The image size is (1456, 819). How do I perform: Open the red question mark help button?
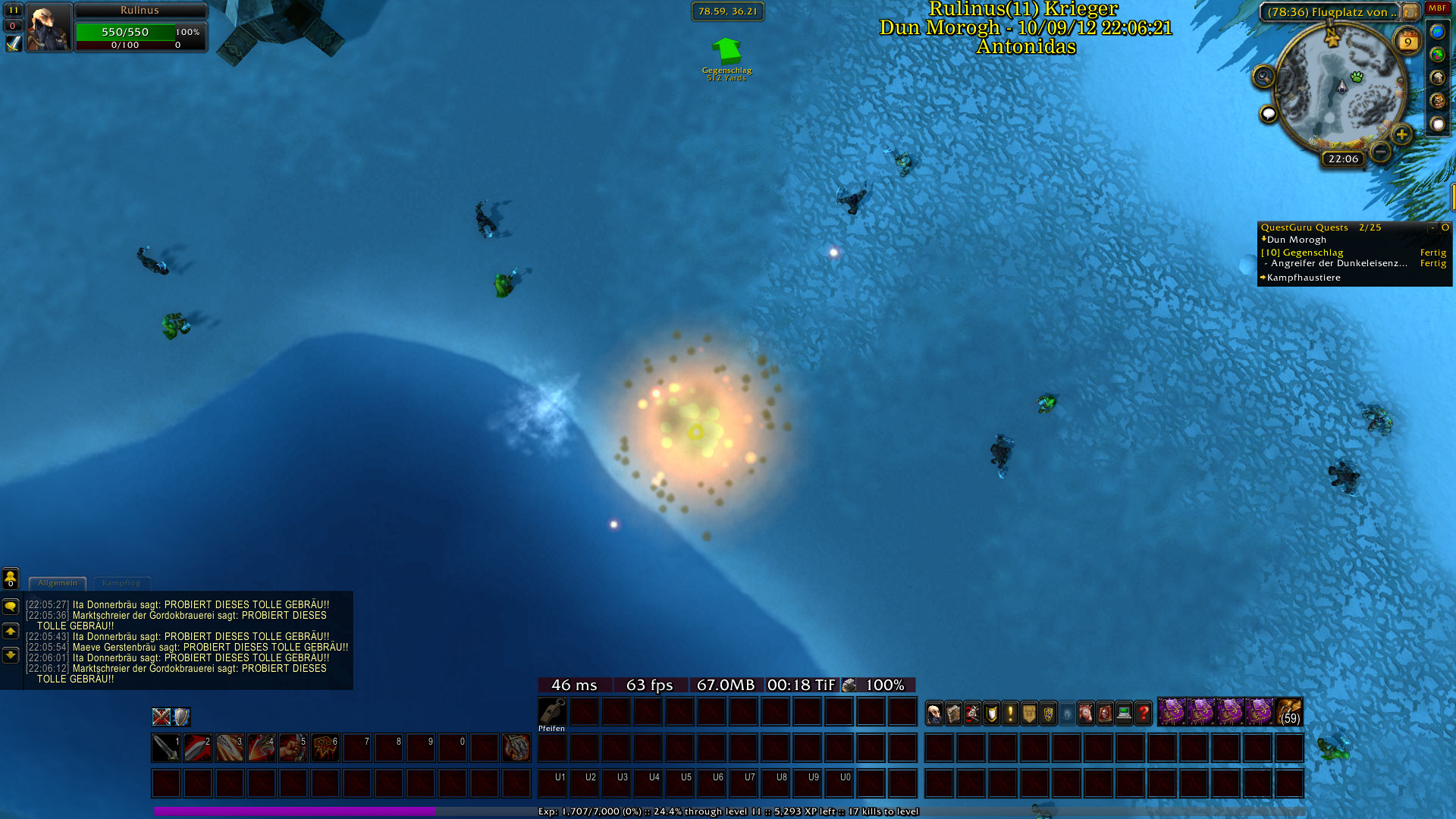(1144, 713)
